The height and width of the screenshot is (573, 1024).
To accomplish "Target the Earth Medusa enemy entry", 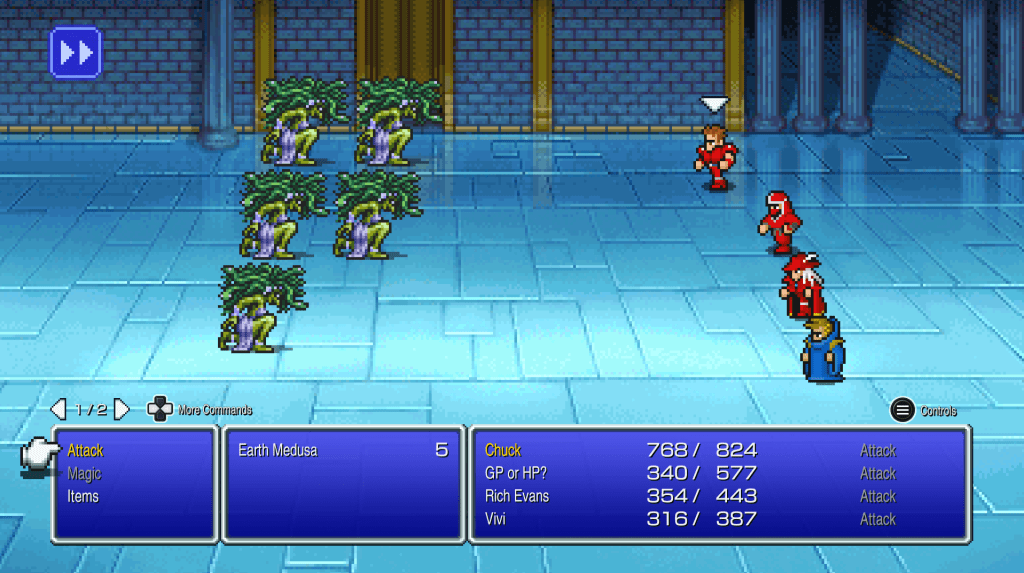I will tap(278, 451).
